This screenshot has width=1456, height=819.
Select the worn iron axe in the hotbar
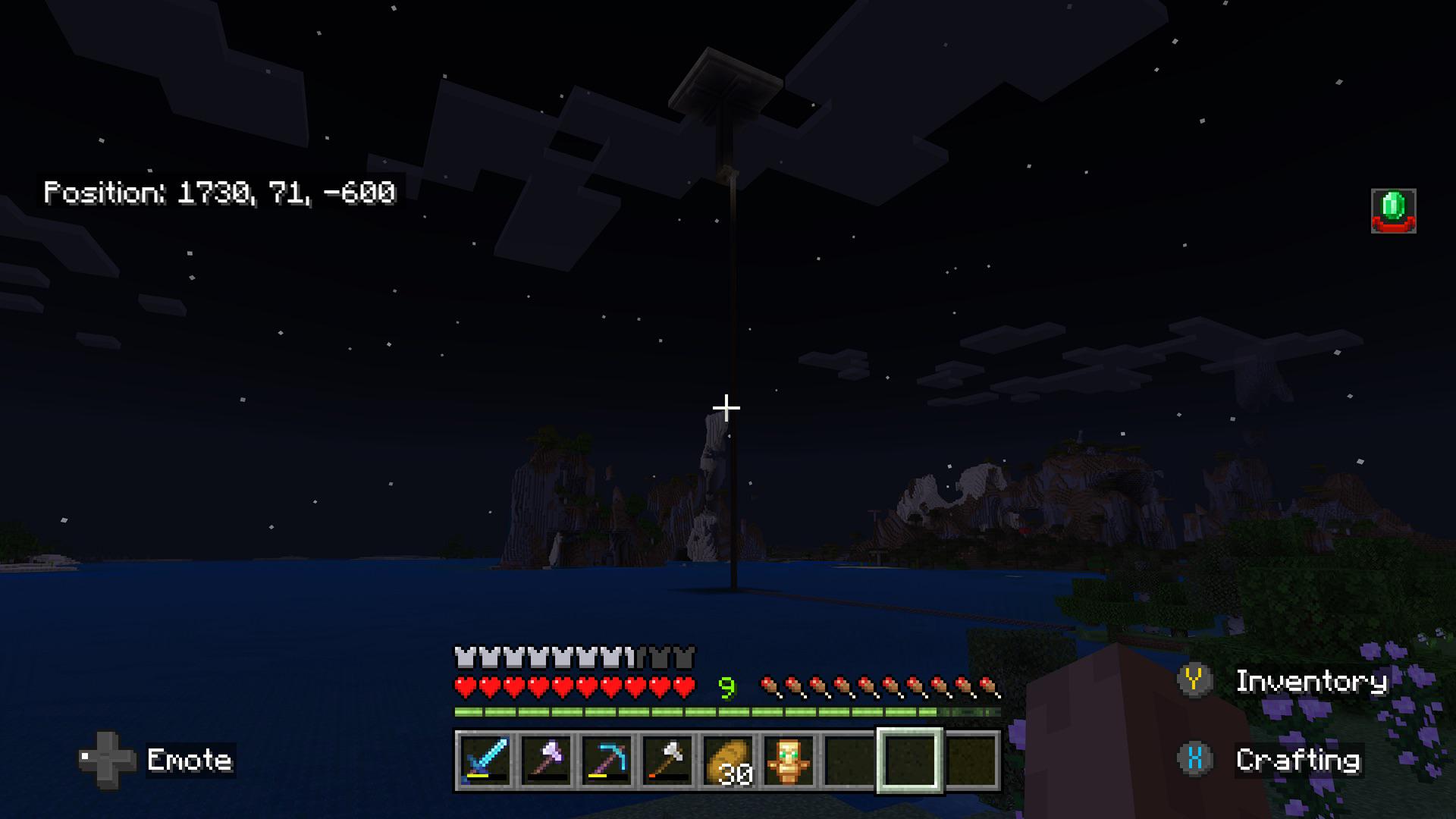(665, 762)
